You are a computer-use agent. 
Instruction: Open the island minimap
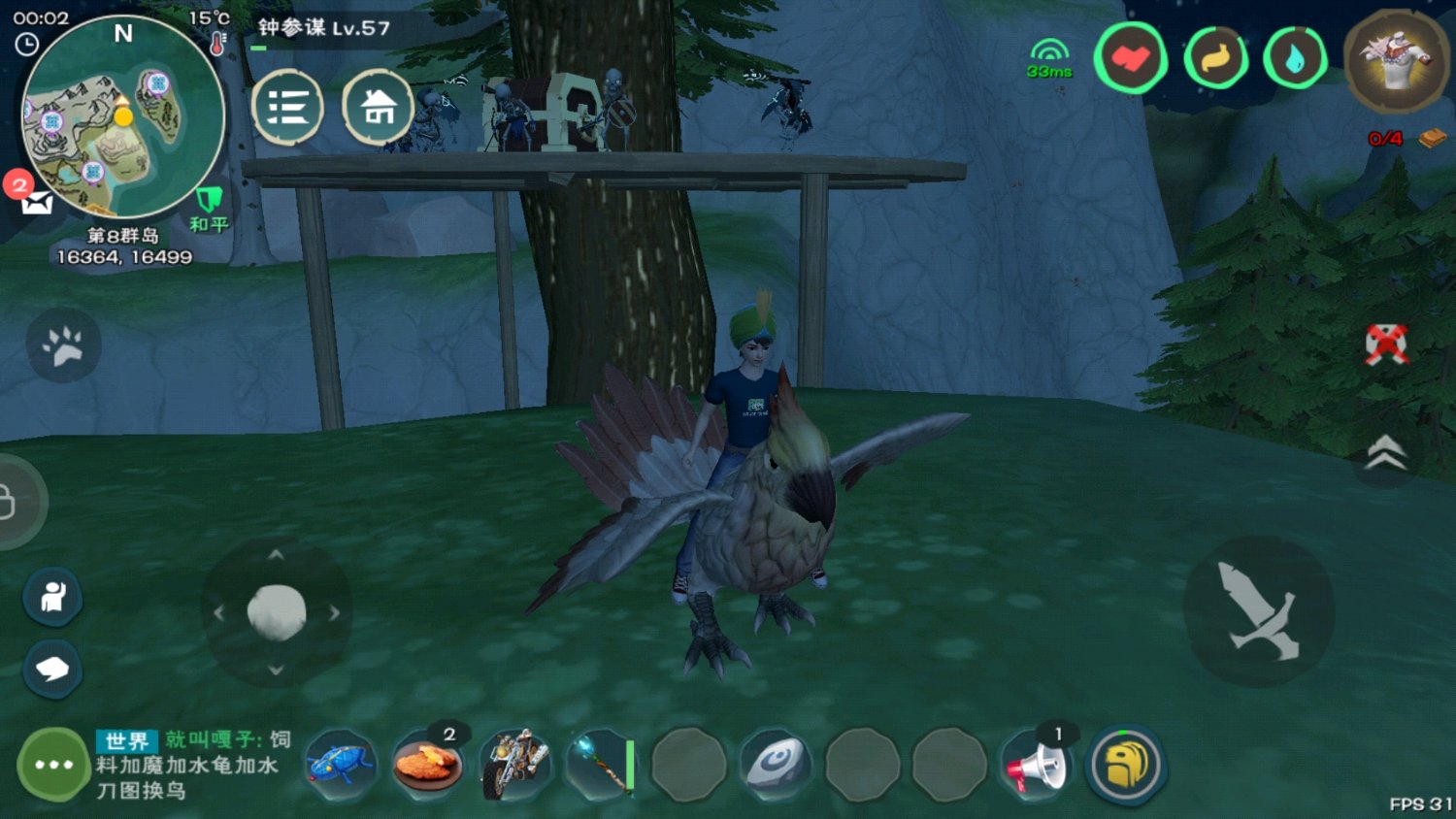point(122,116)
